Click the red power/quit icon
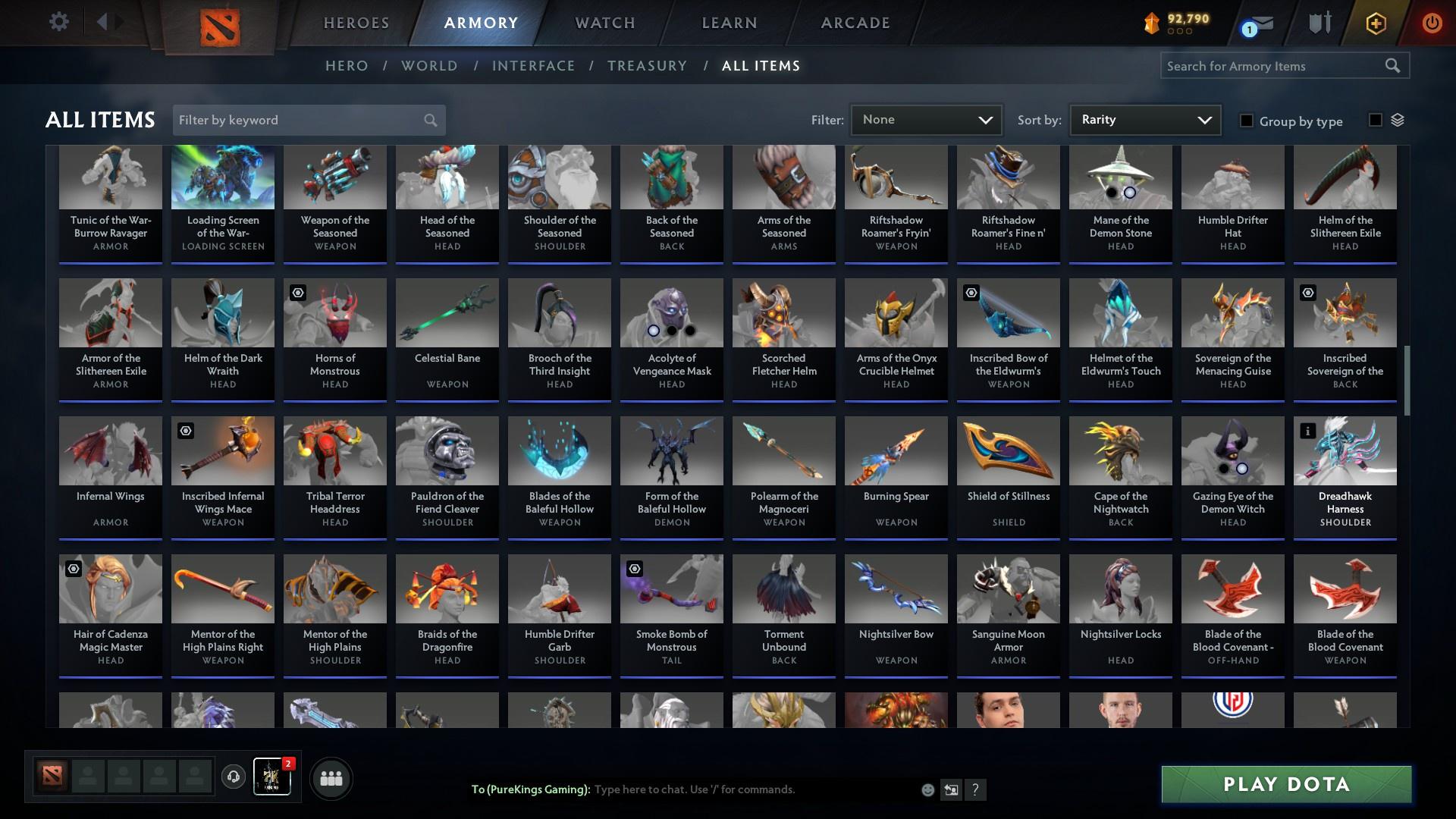The height and width of the screenshot is (819, 1456). click(x=1432, y=24)
